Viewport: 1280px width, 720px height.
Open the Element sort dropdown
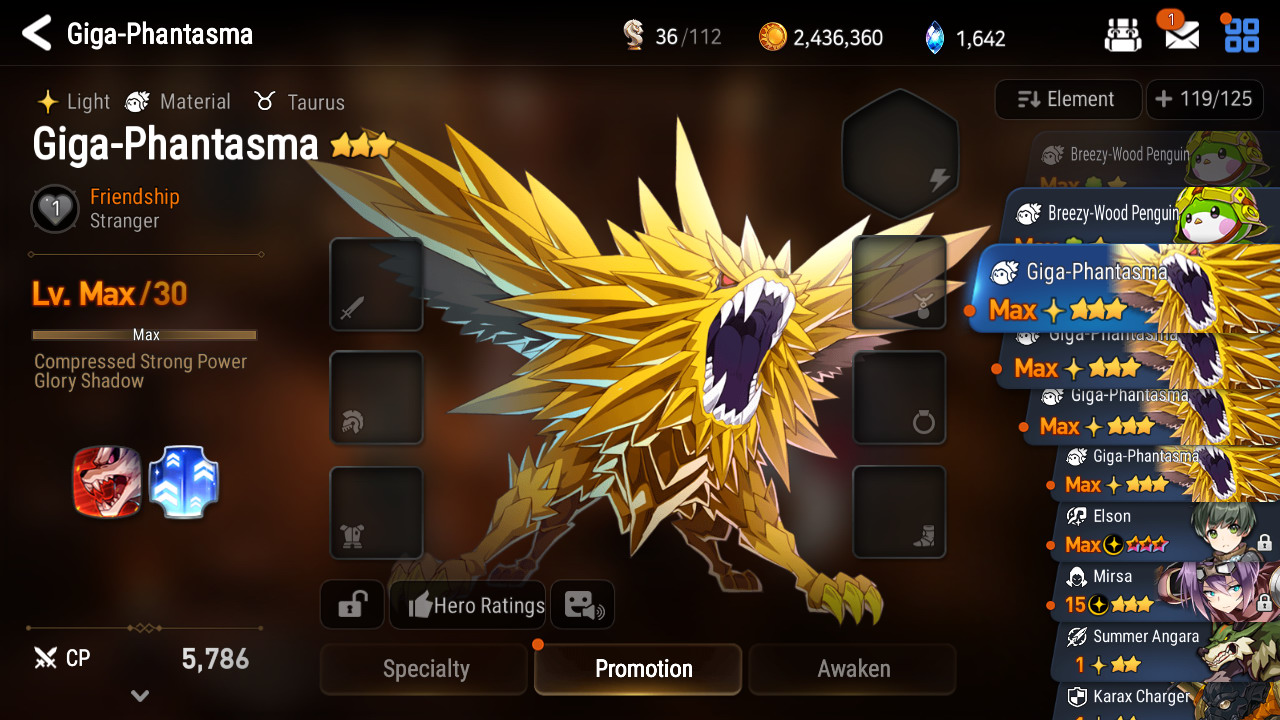pos(1068,99)
